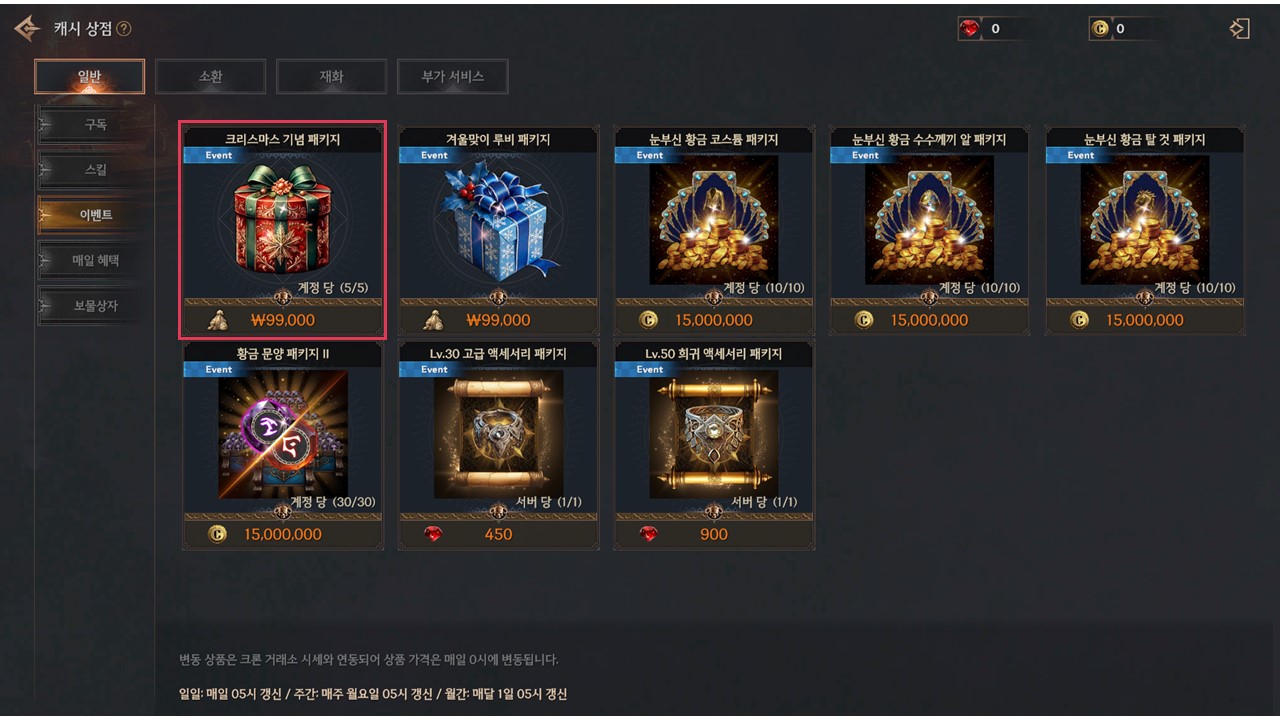Go to the 부가 서비스 tab
The height and width of the screenshot is (720, 1280).
[452, 76]
